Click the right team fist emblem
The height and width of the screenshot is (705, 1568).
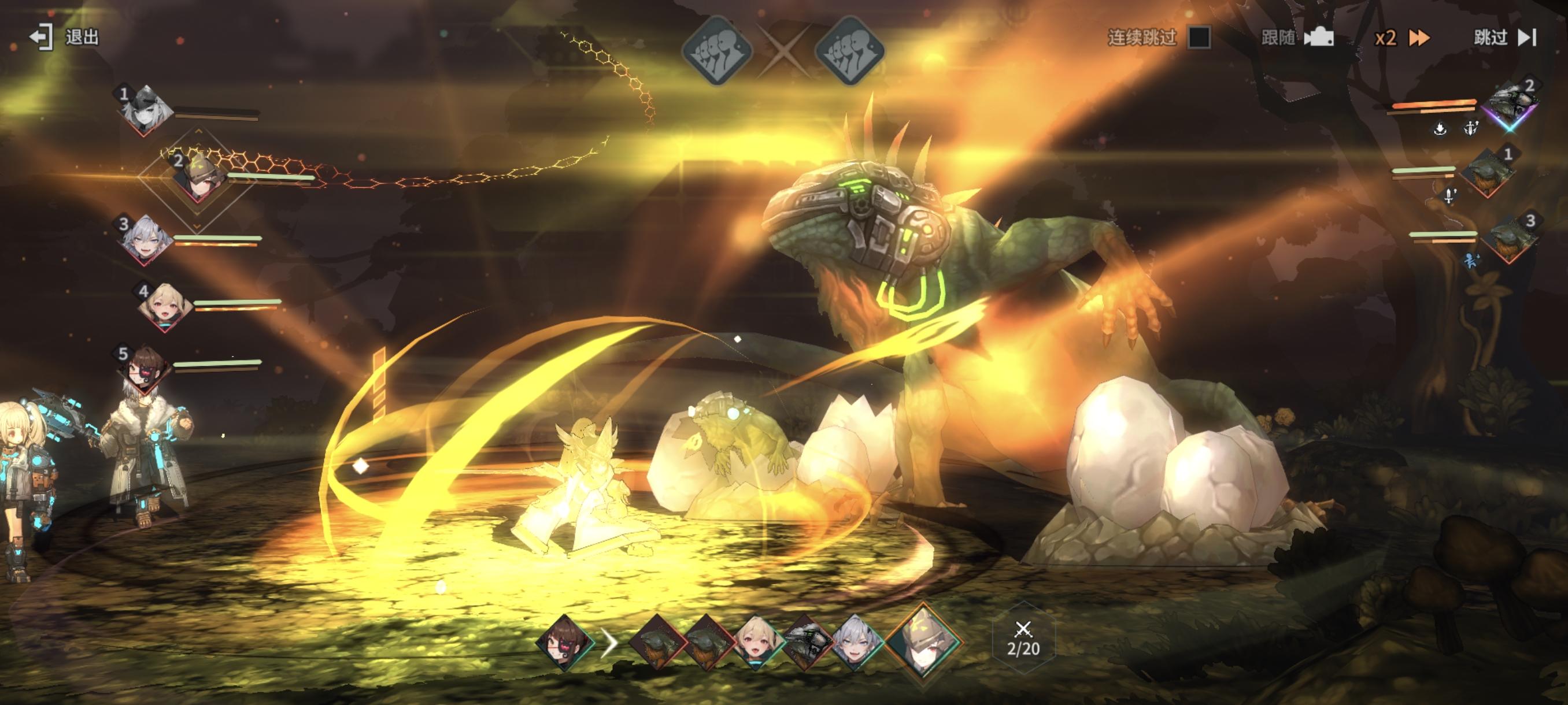pos(849,50)
